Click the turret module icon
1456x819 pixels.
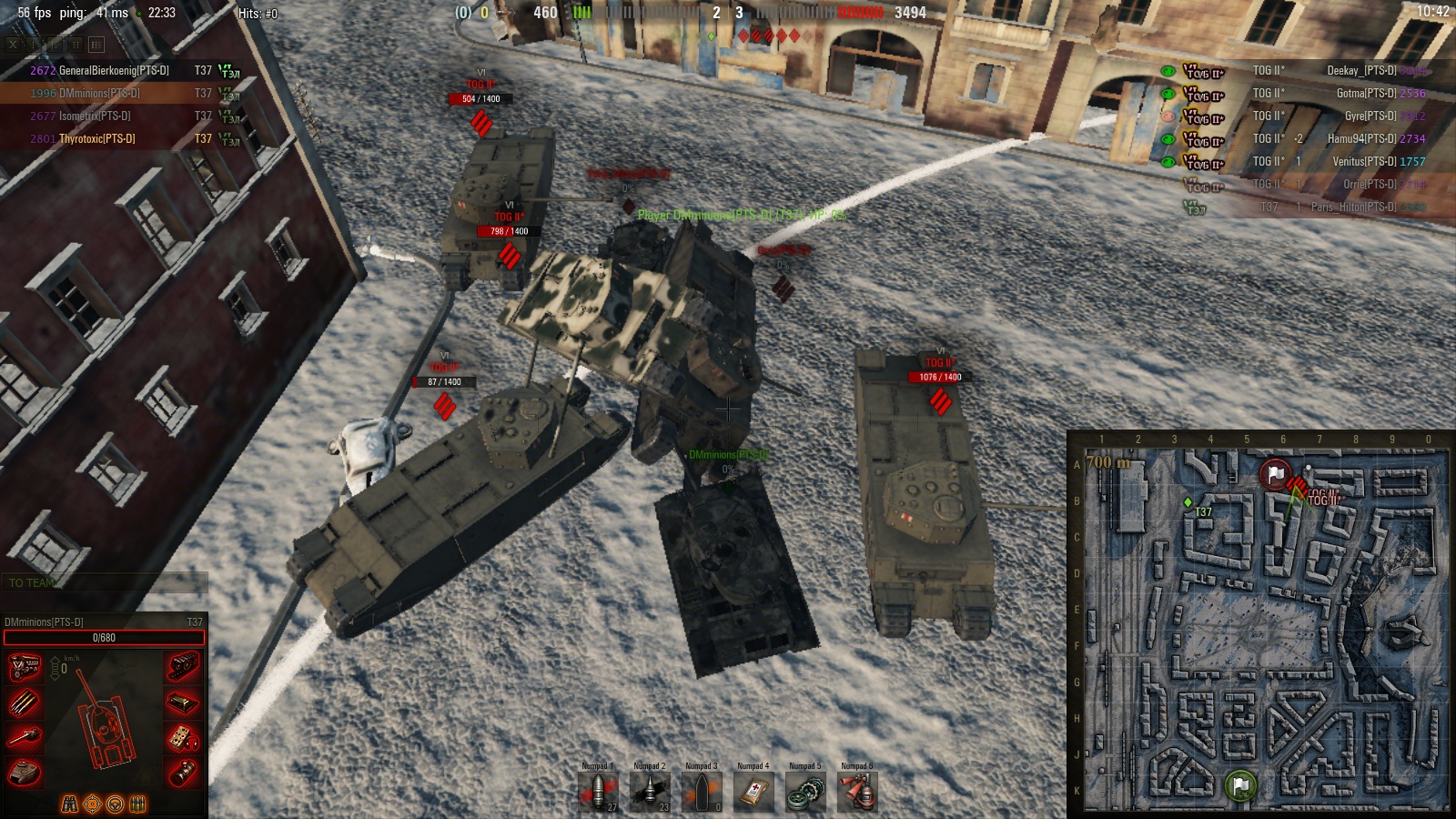(x=25, y=773)
